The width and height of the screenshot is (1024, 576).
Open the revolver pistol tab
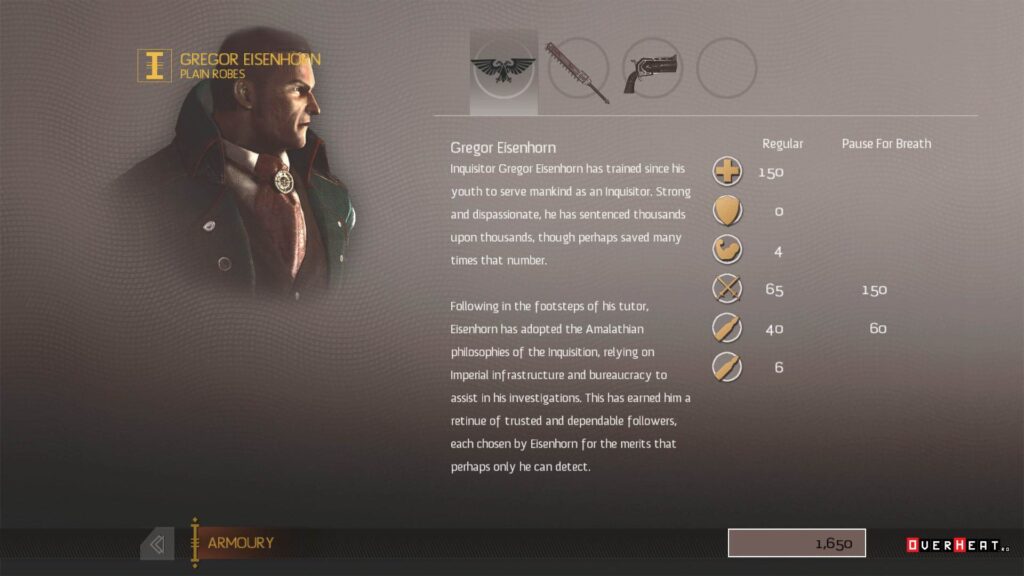651,71
